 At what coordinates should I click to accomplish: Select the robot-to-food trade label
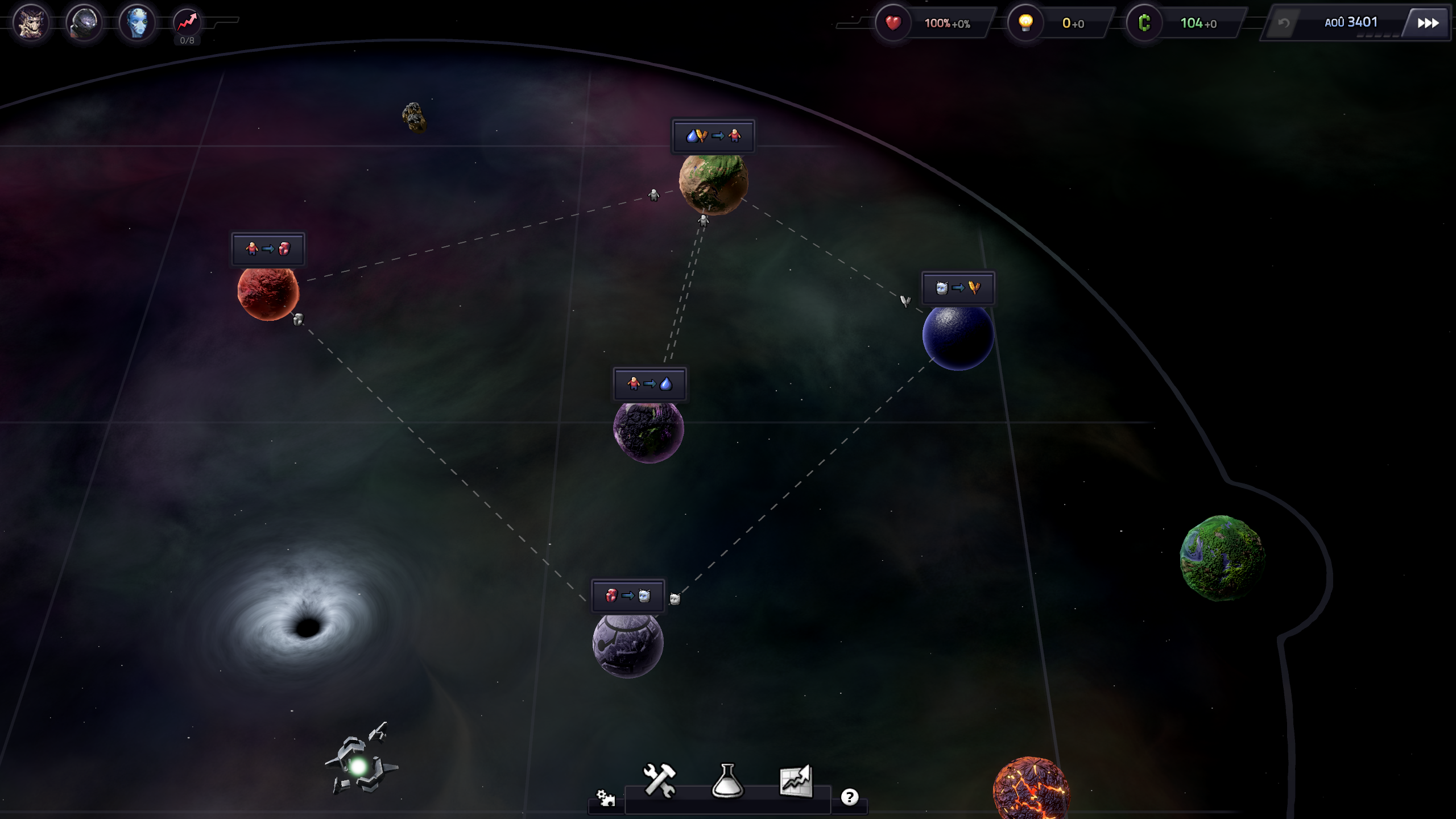[x=958, y=288]
